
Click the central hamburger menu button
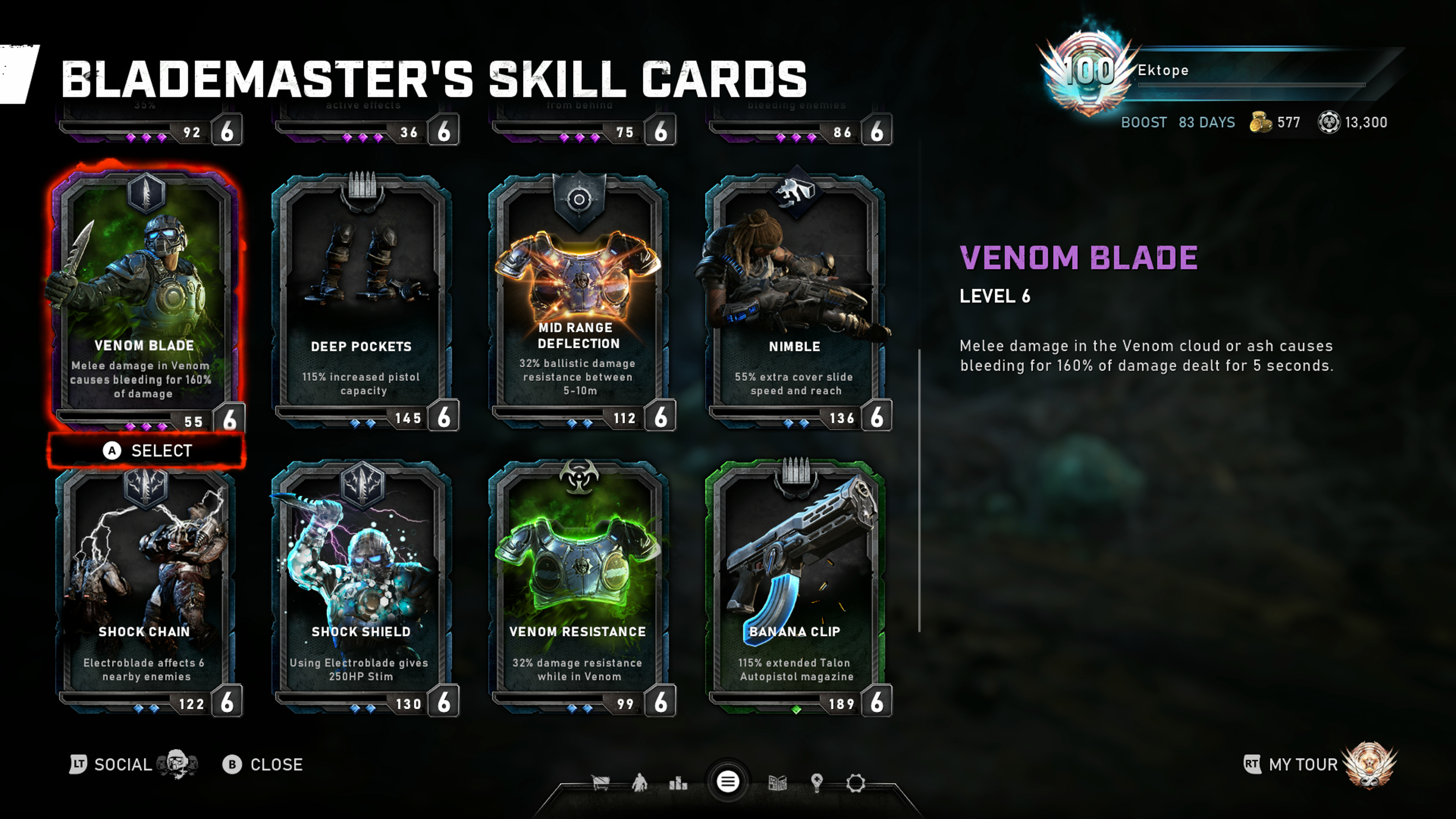(728, 782)
